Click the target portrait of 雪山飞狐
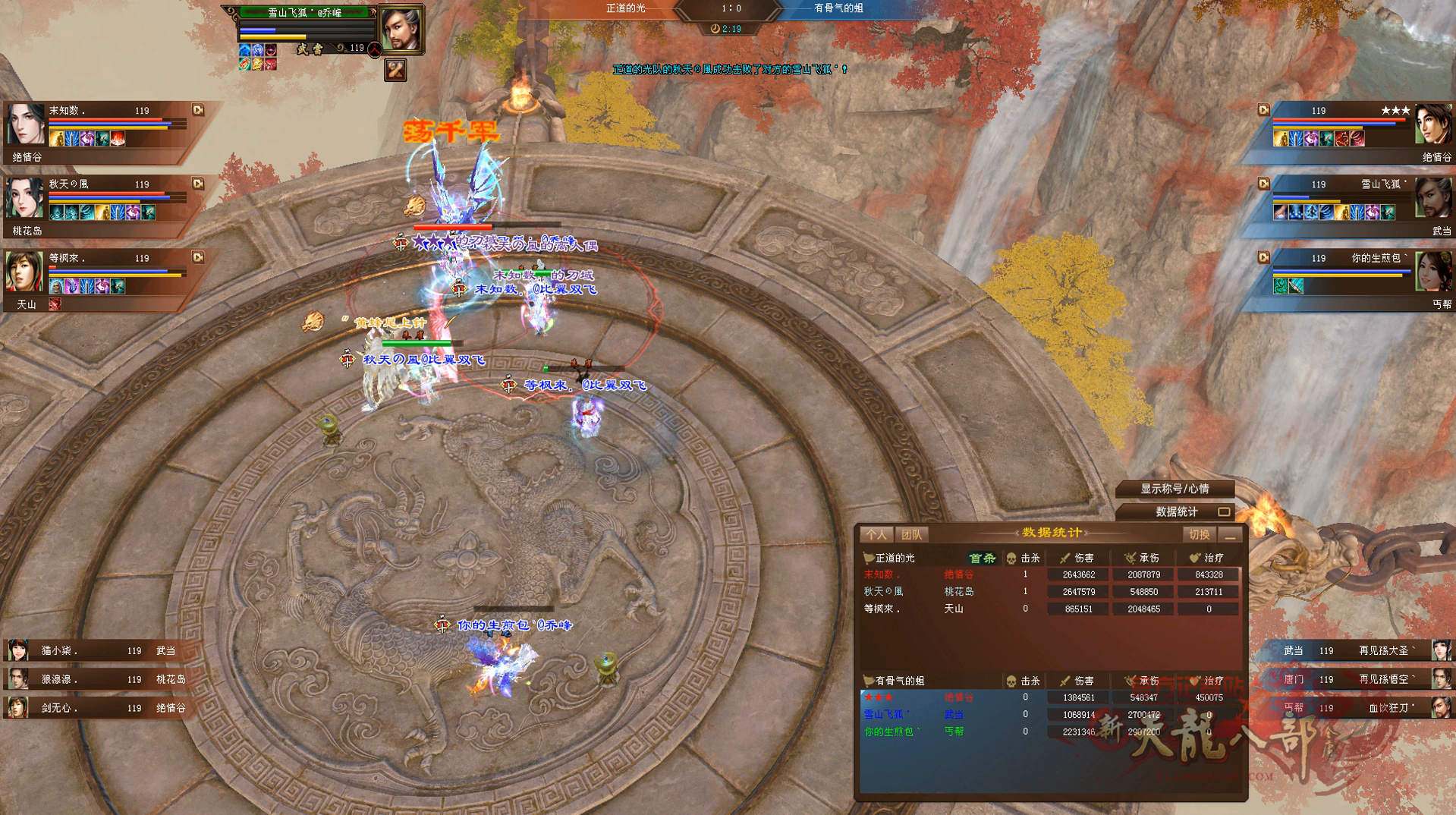The height and width of the screenshot is (815, 1456). click(400, 29)
